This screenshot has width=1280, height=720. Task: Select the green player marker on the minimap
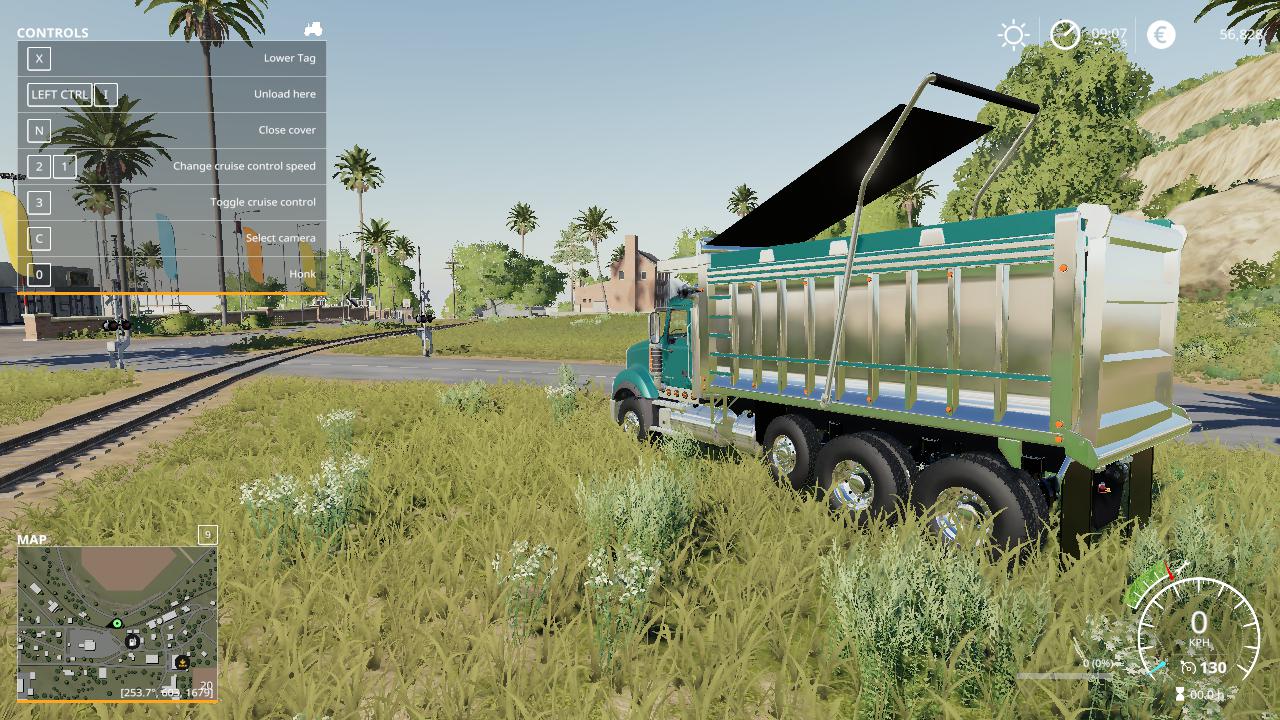(117, 624)
